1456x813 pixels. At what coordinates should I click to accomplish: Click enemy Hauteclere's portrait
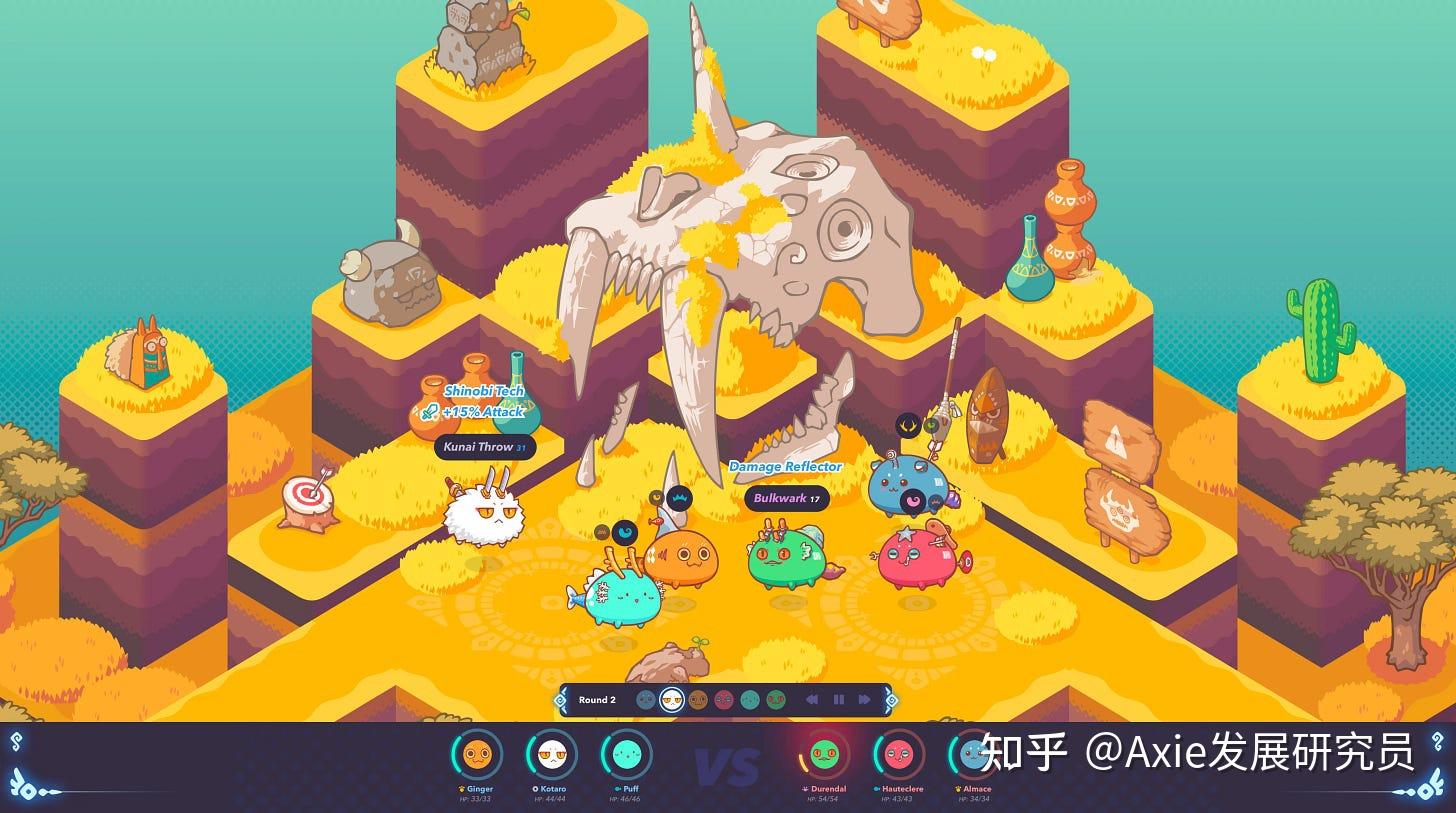(899, 755)
